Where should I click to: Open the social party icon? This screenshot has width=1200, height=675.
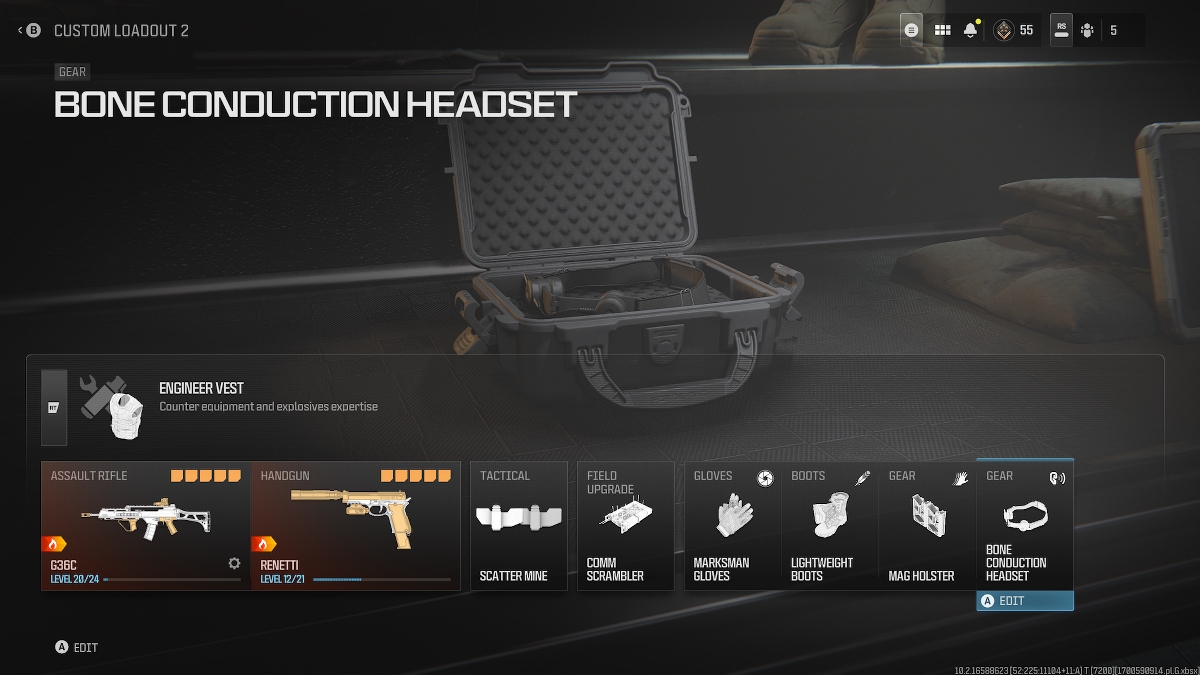(1087, 31)
